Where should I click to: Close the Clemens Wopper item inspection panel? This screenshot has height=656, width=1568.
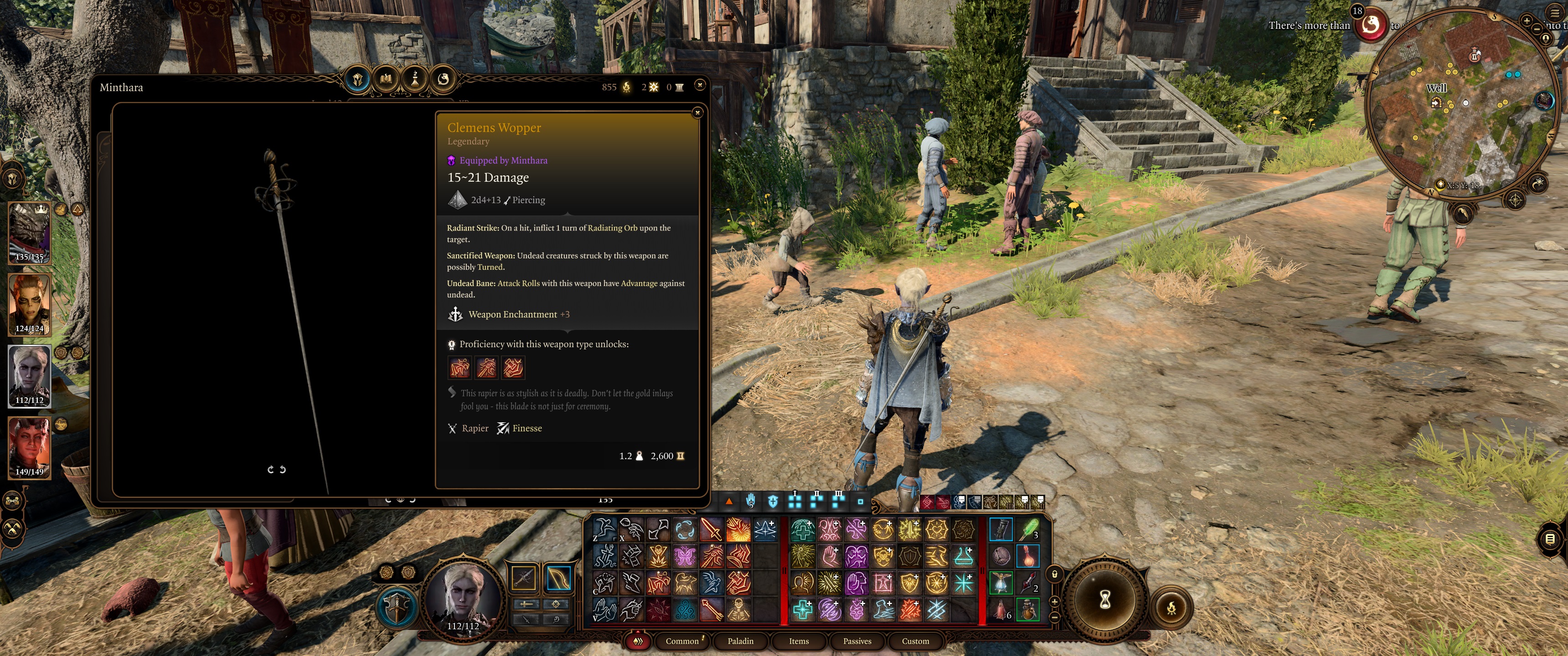pos(697,113)
